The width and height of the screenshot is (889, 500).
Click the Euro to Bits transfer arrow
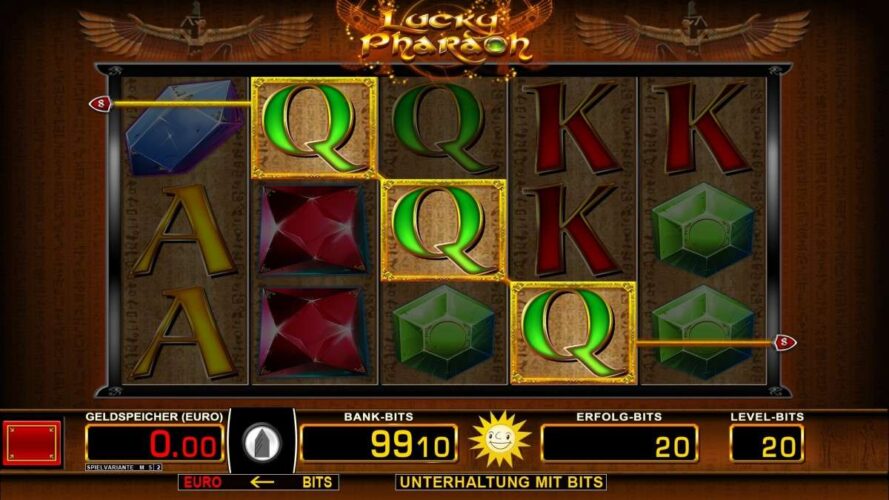tap(262, 482)
